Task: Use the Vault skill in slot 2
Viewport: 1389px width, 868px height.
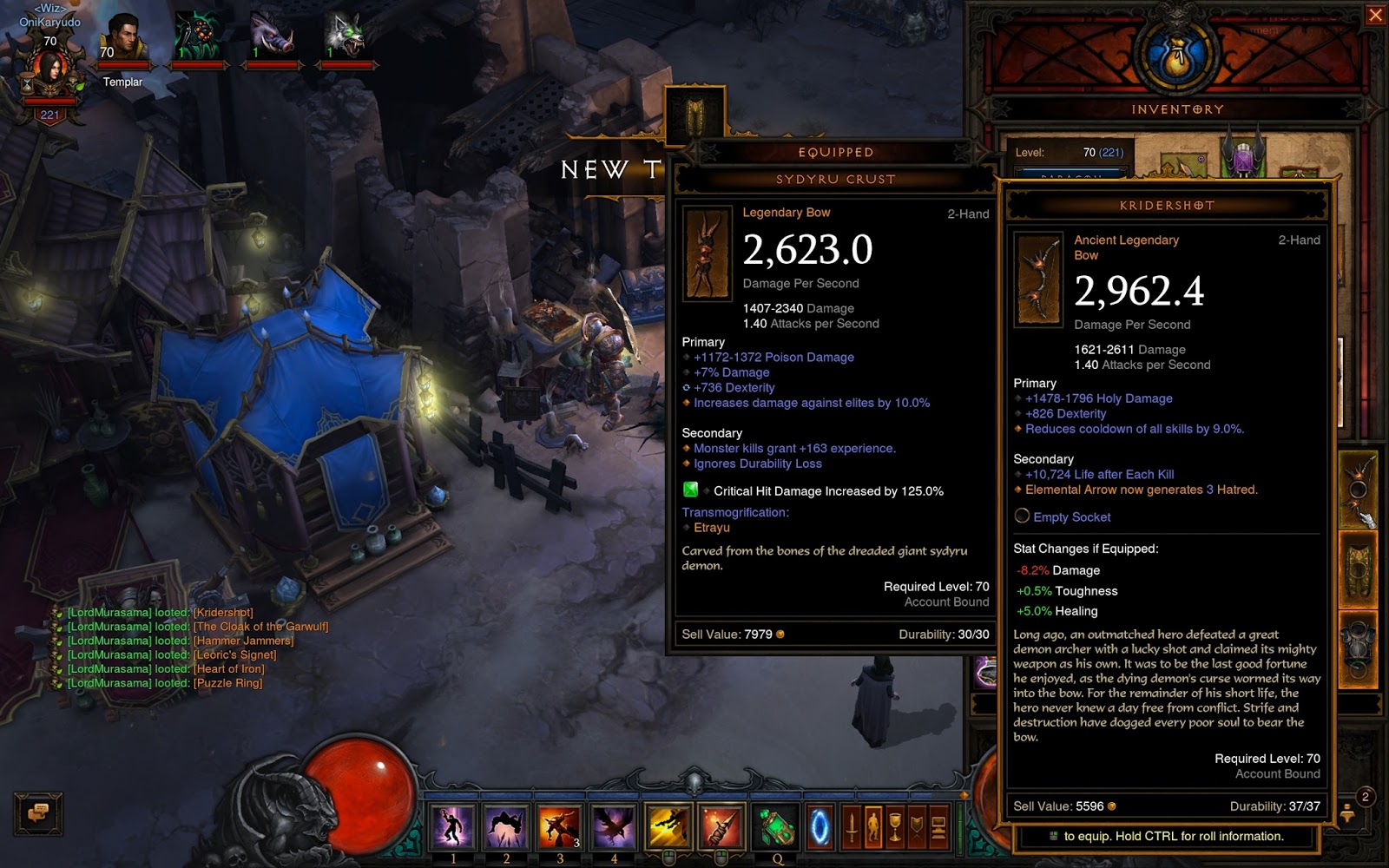Action: point(506,825)
